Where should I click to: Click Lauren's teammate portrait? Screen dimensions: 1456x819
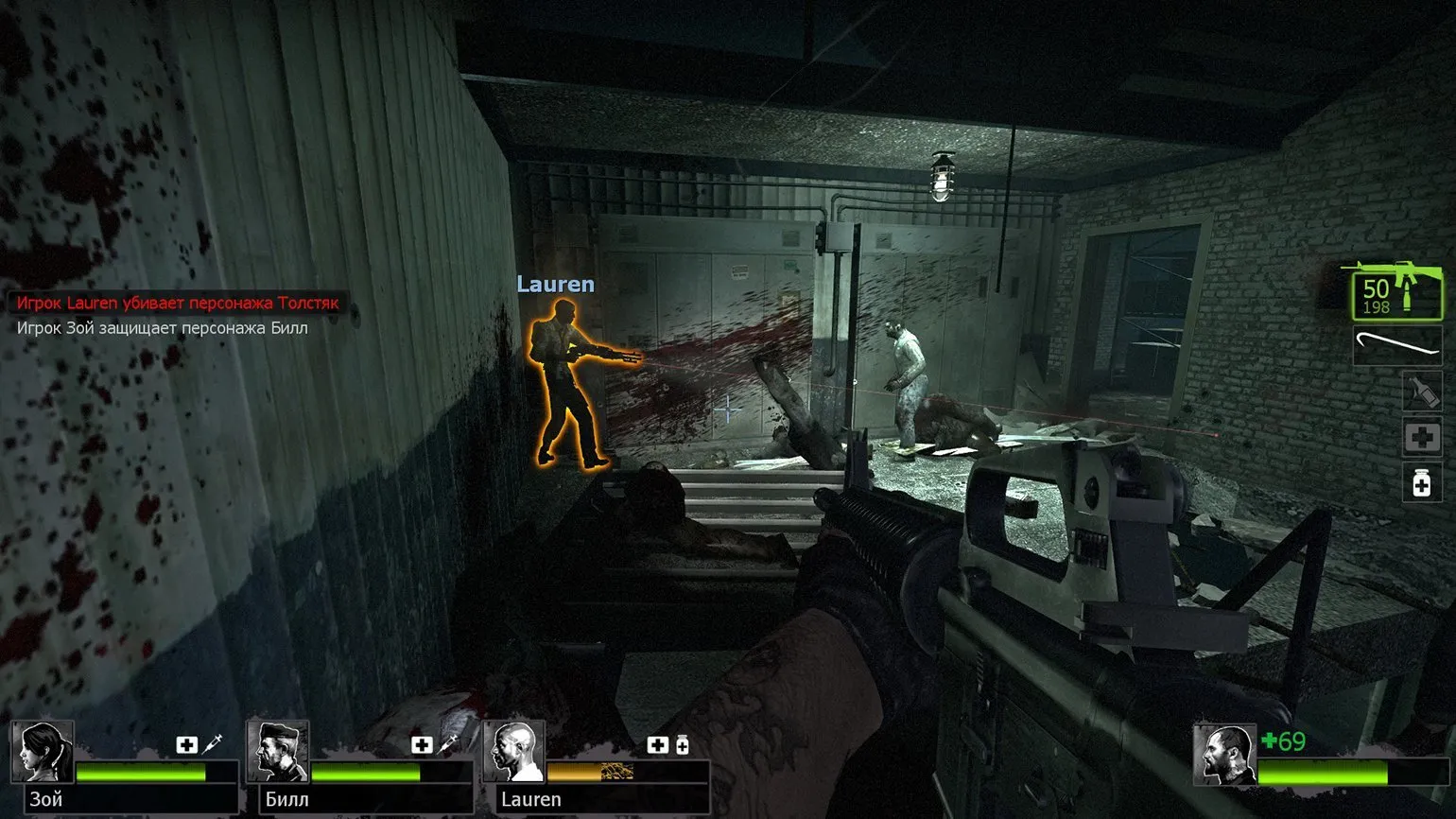pos(514,752)
